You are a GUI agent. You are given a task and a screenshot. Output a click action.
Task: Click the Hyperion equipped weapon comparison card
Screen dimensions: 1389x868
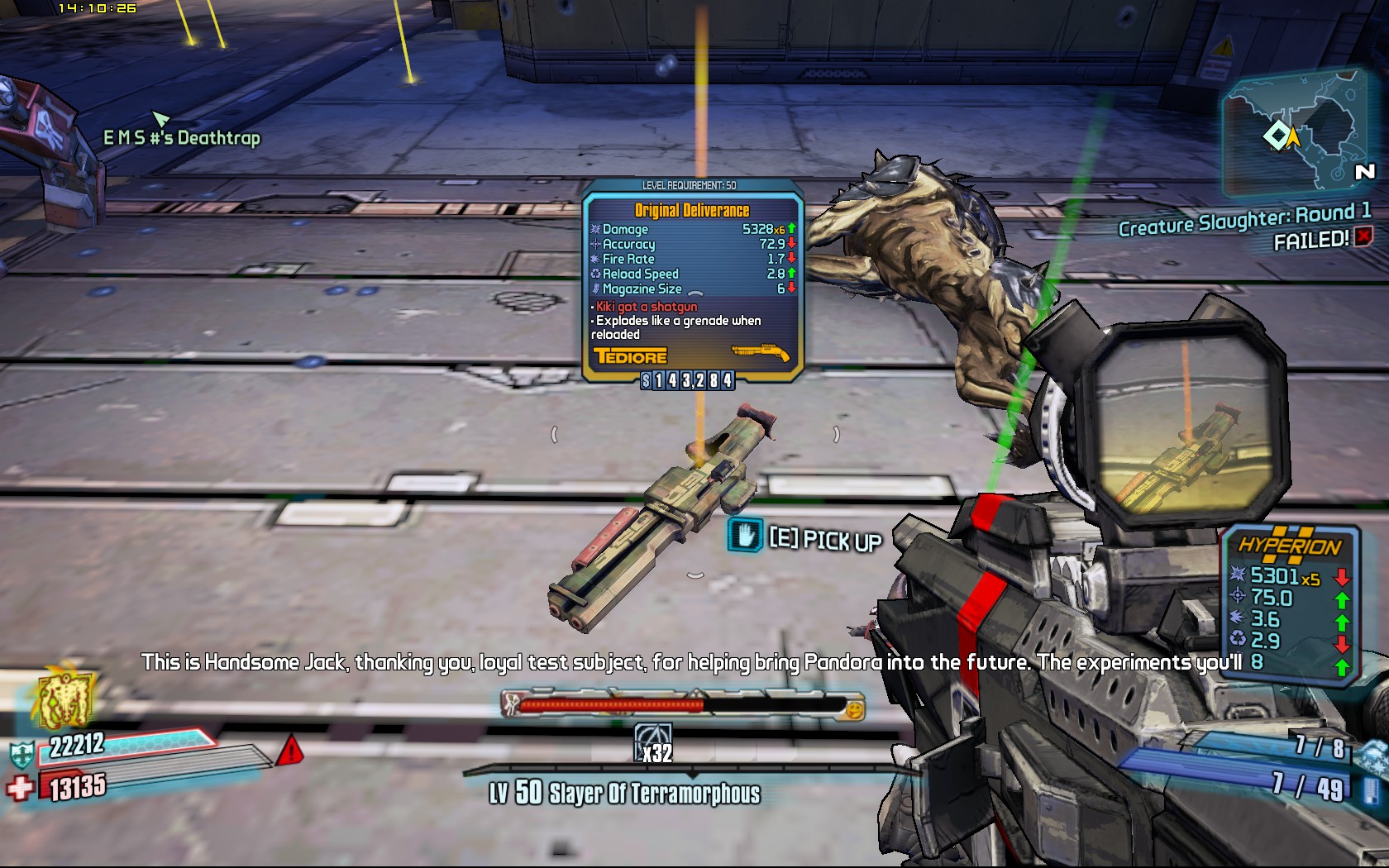pos(1290,603)
